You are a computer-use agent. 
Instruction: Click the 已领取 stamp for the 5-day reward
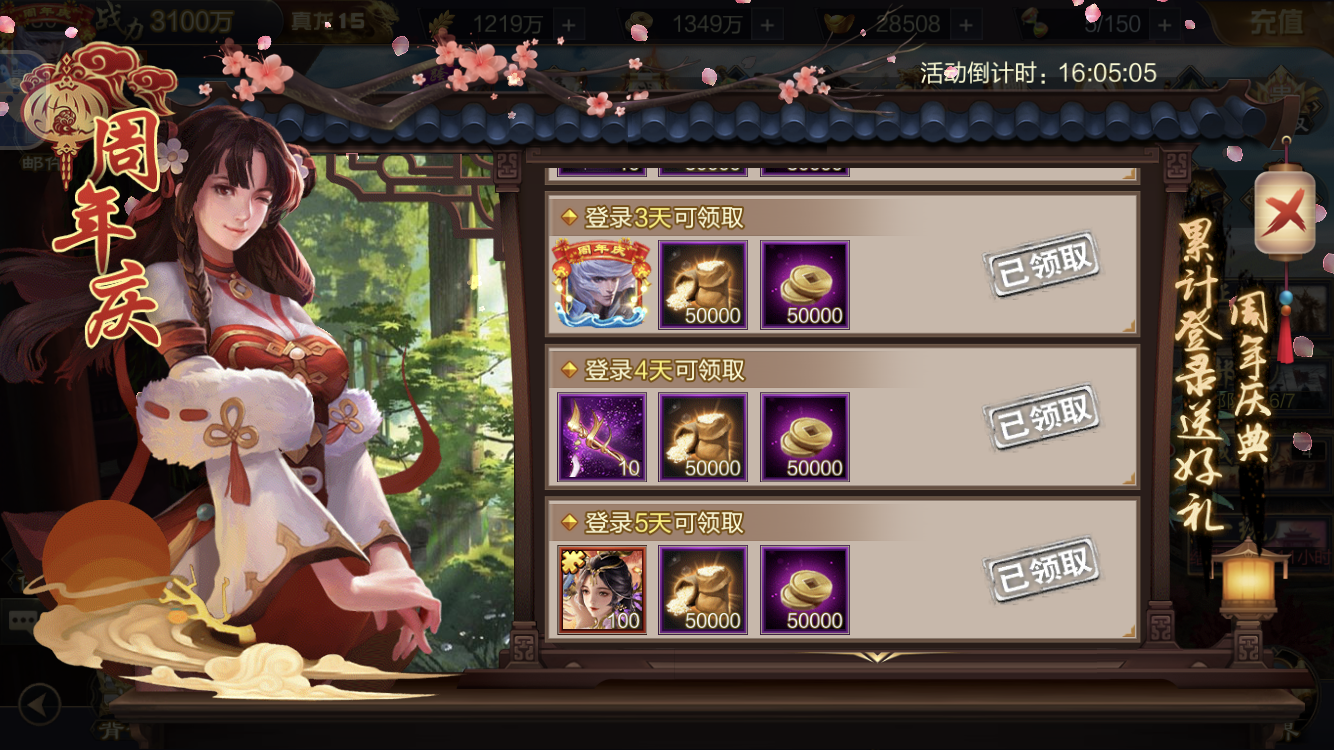pos(1044,572)
